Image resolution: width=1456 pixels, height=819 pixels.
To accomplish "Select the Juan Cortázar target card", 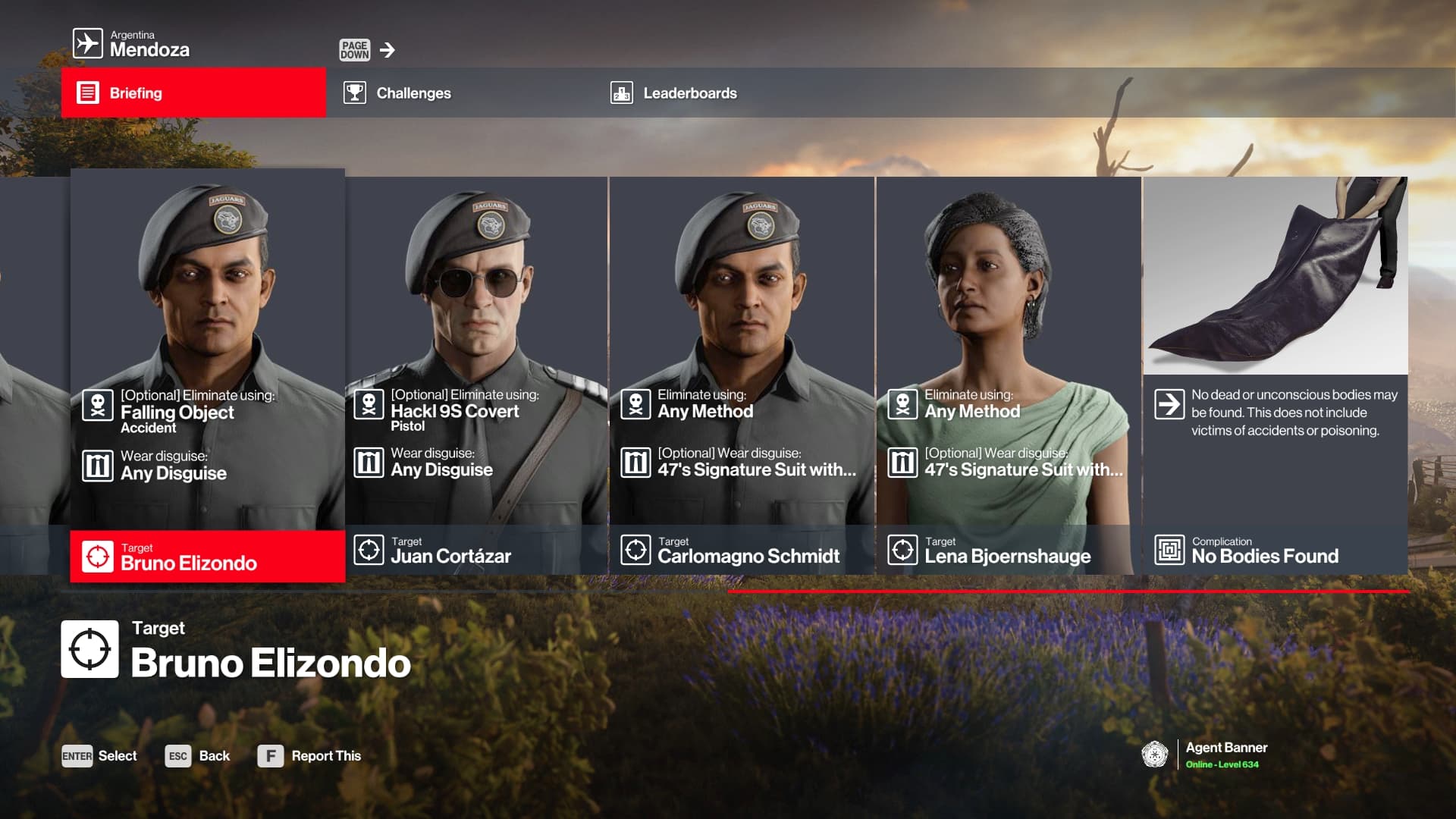I will click(x=476, y=375).
